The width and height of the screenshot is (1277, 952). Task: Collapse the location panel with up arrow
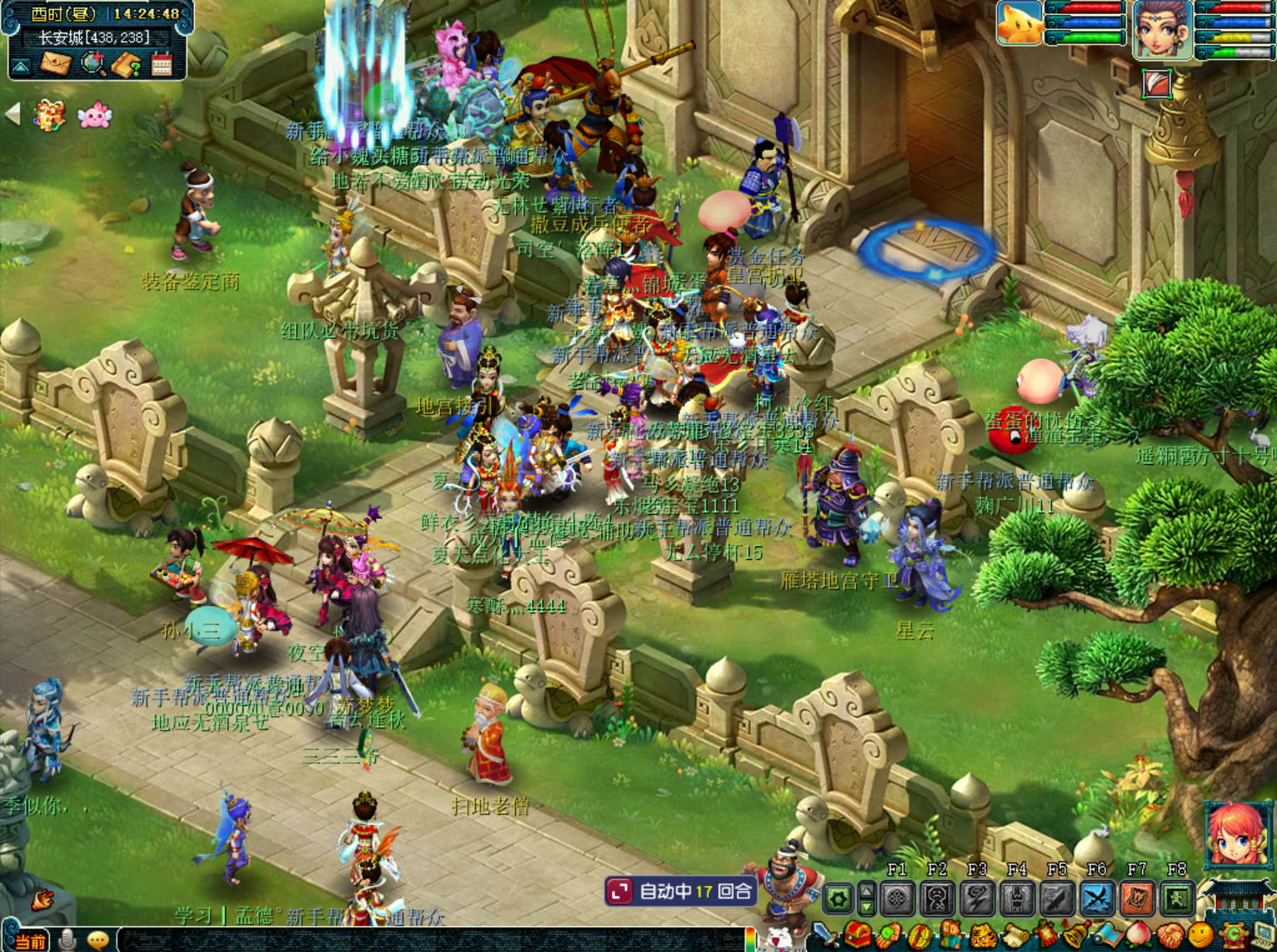pyautogui.click(x=21, y=65)
